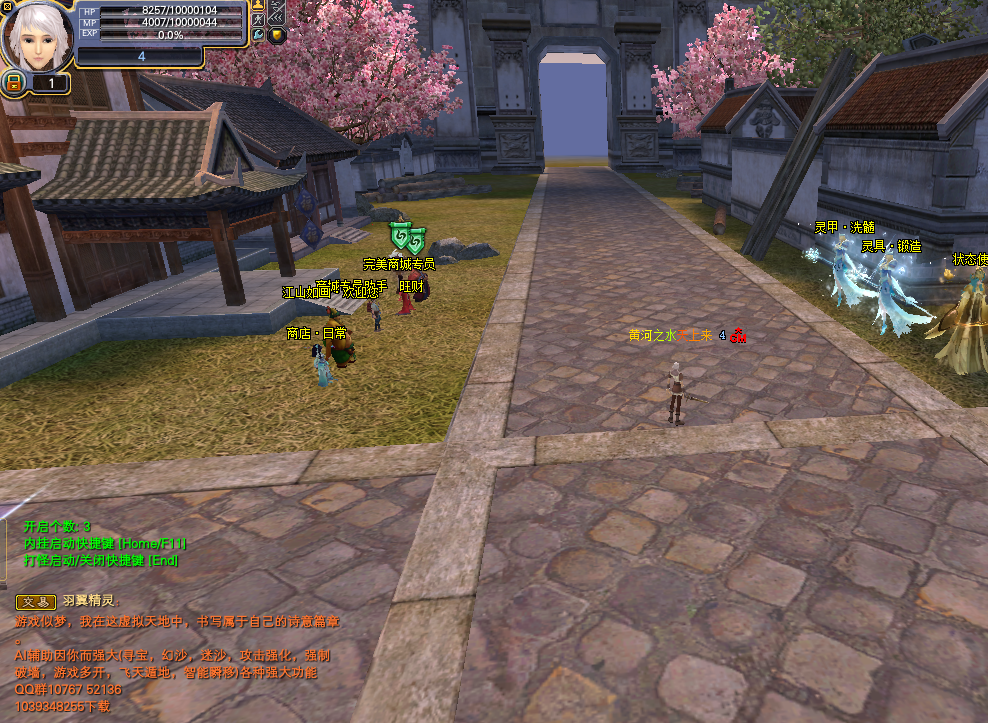Open the orange padlock icon below the portrait
The height and width of the screenshot is (723, 988).
tap(14, 82)
